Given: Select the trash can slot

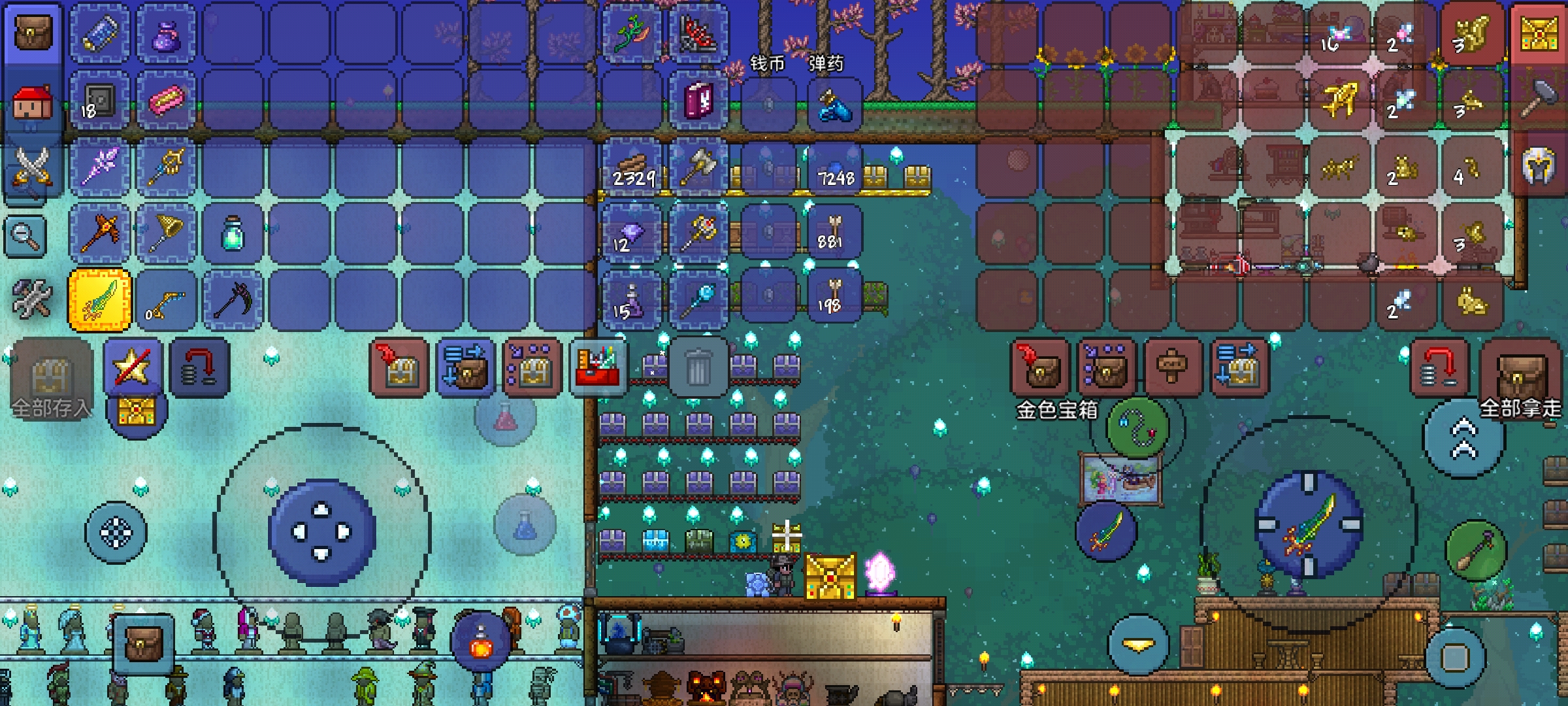Looking at the screenshot, I should click(x=698, y=367).
